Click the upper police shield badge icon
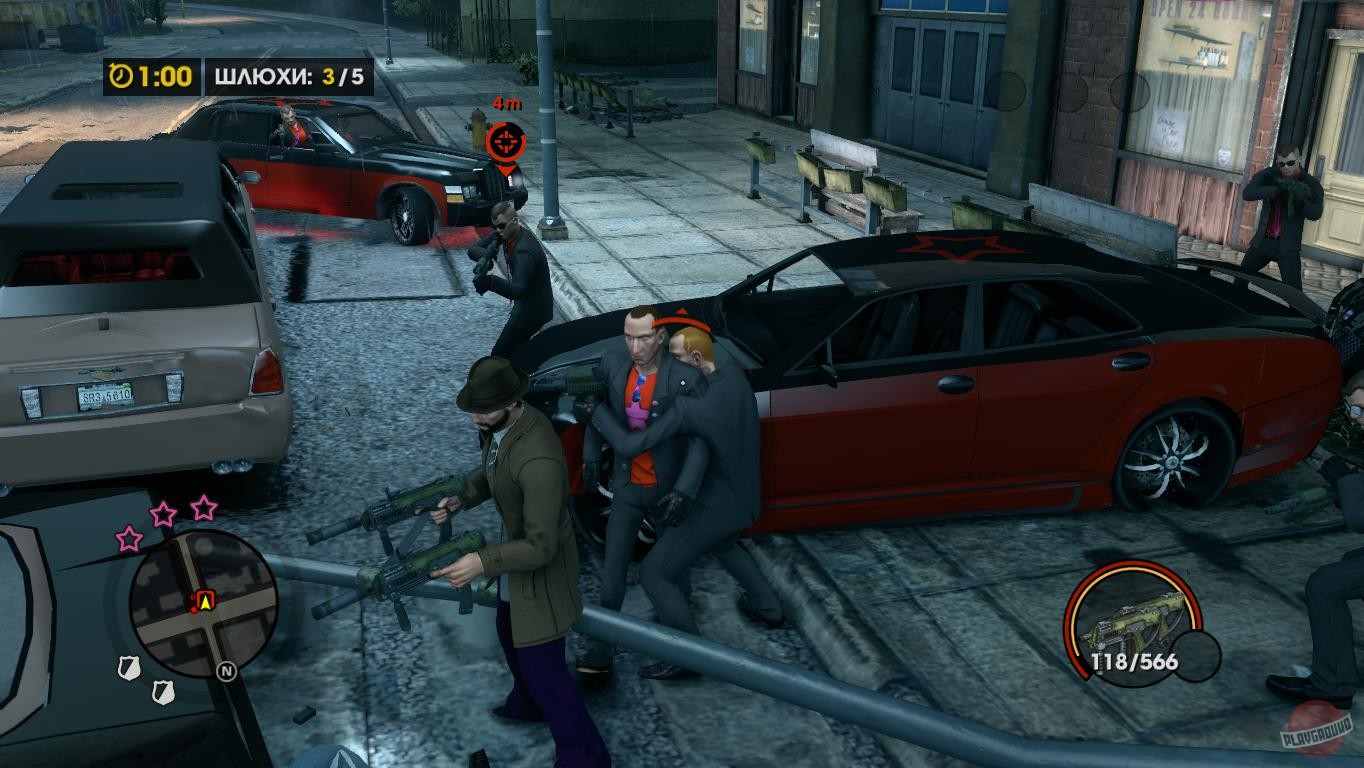Screen dimensions: 1364x768 coord(129,666)
